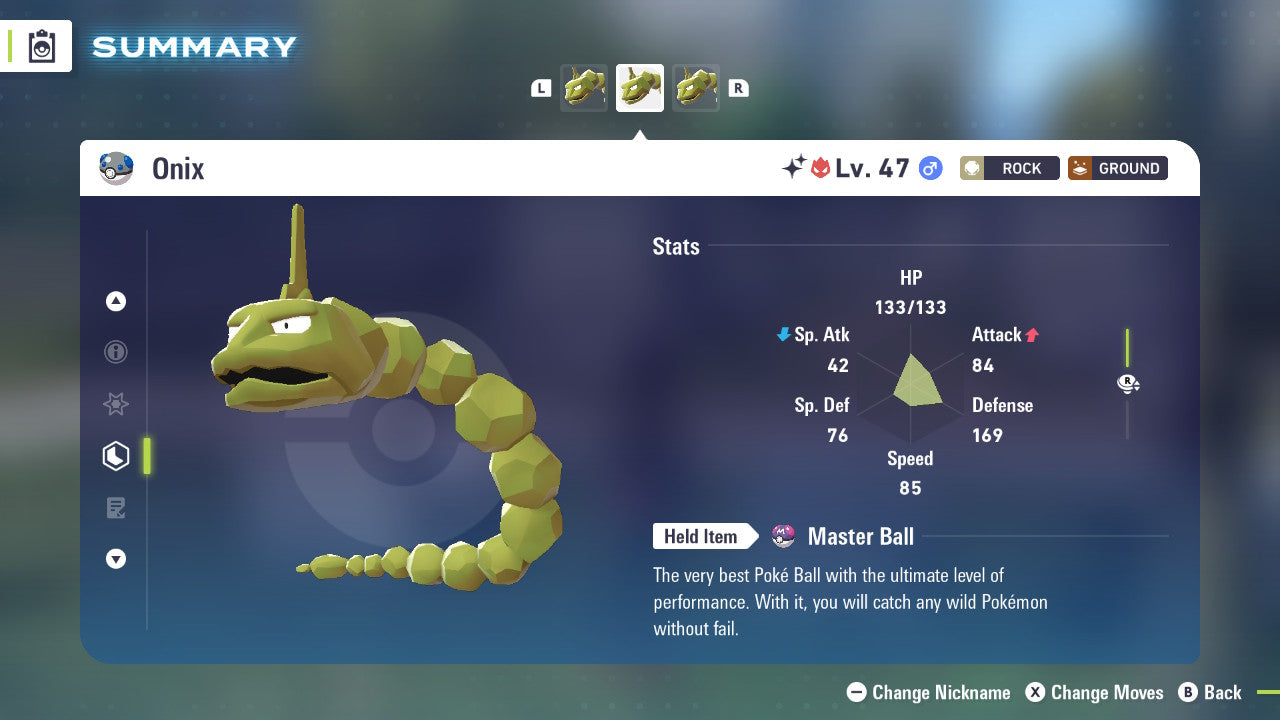1280x720 pixels.
Task: Click the green level indicator bar in sidebar
Action: pyautogui.click(x=148, y=455)
